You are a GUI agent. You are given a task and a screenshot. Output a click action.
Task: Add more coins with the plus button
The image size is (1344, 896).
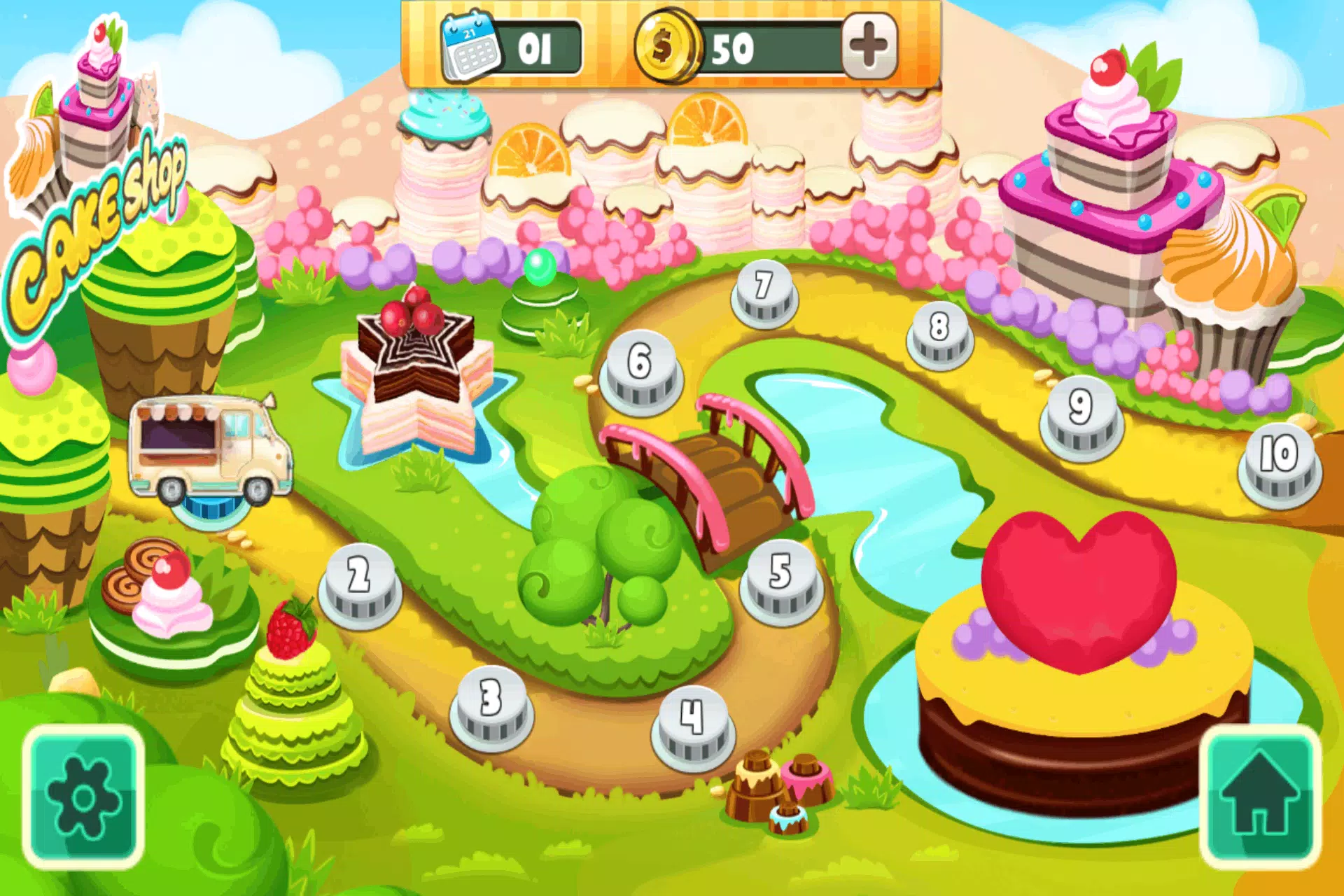pyautogui.click(x=869, y=46)
